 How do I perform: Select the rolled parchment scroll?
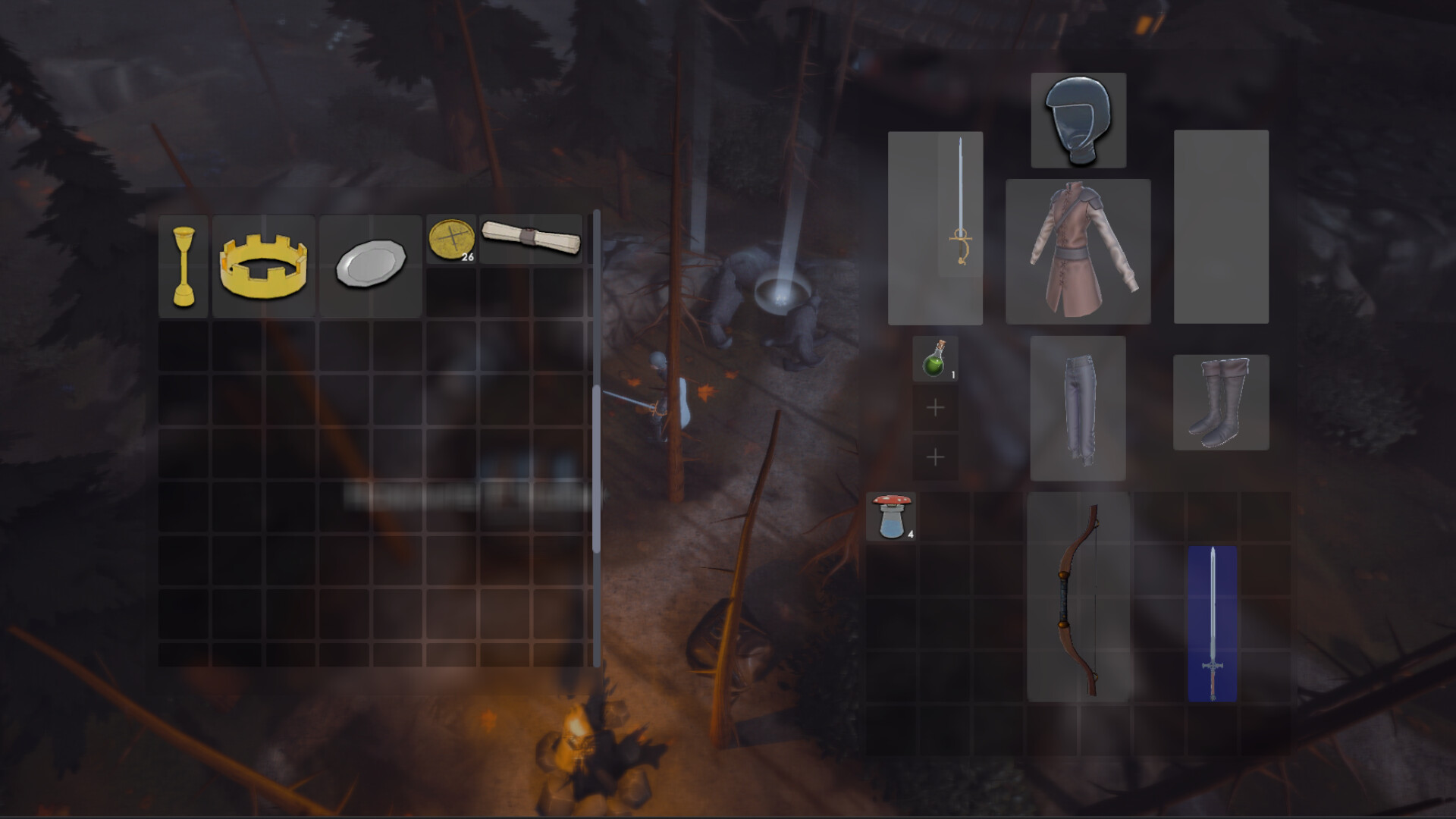(x=531, y=240)
